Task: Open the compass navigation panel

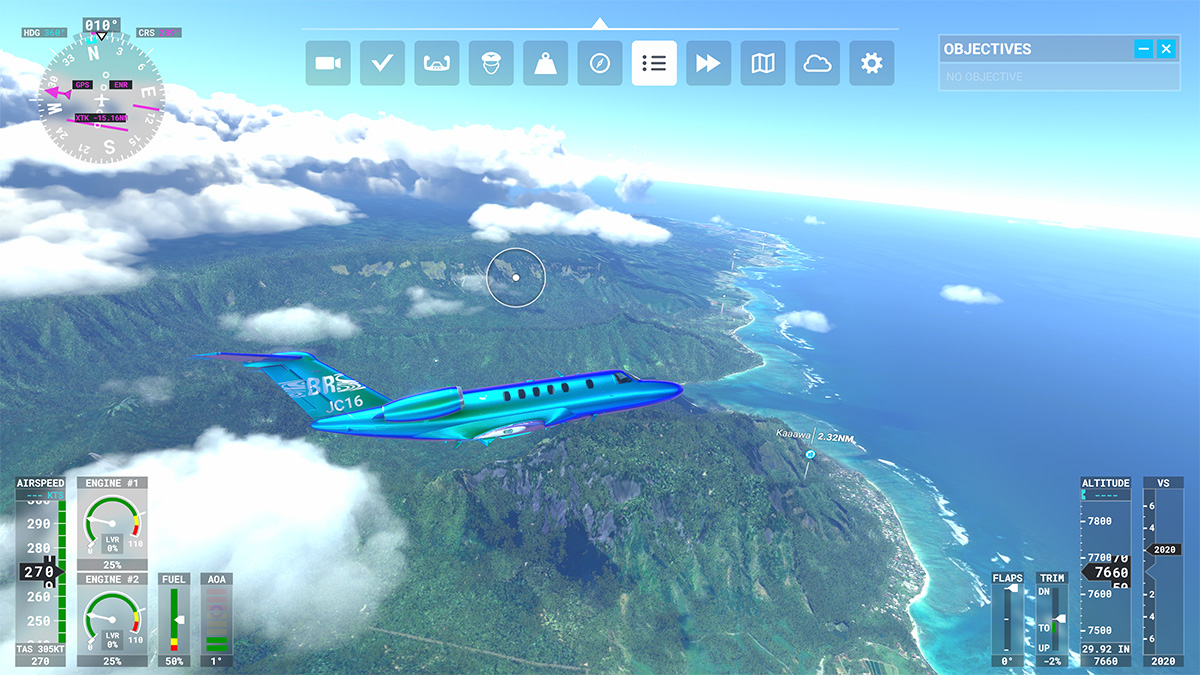Action: [x=600, y=63]
